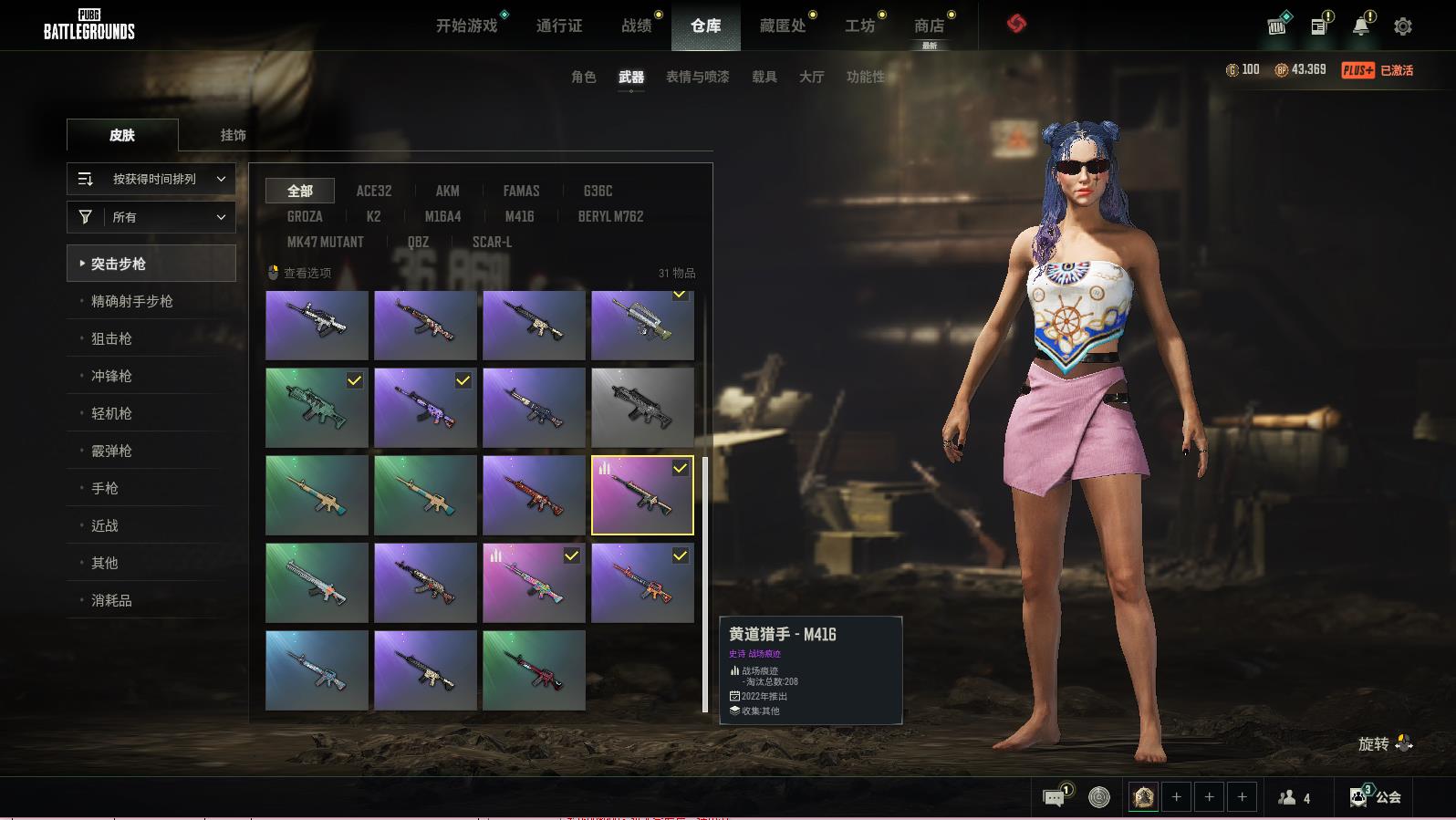The width and height of the screenshot is (1456, 820).
Task: Switch to the 通行证 pass tab
Action: pos(558,26)
